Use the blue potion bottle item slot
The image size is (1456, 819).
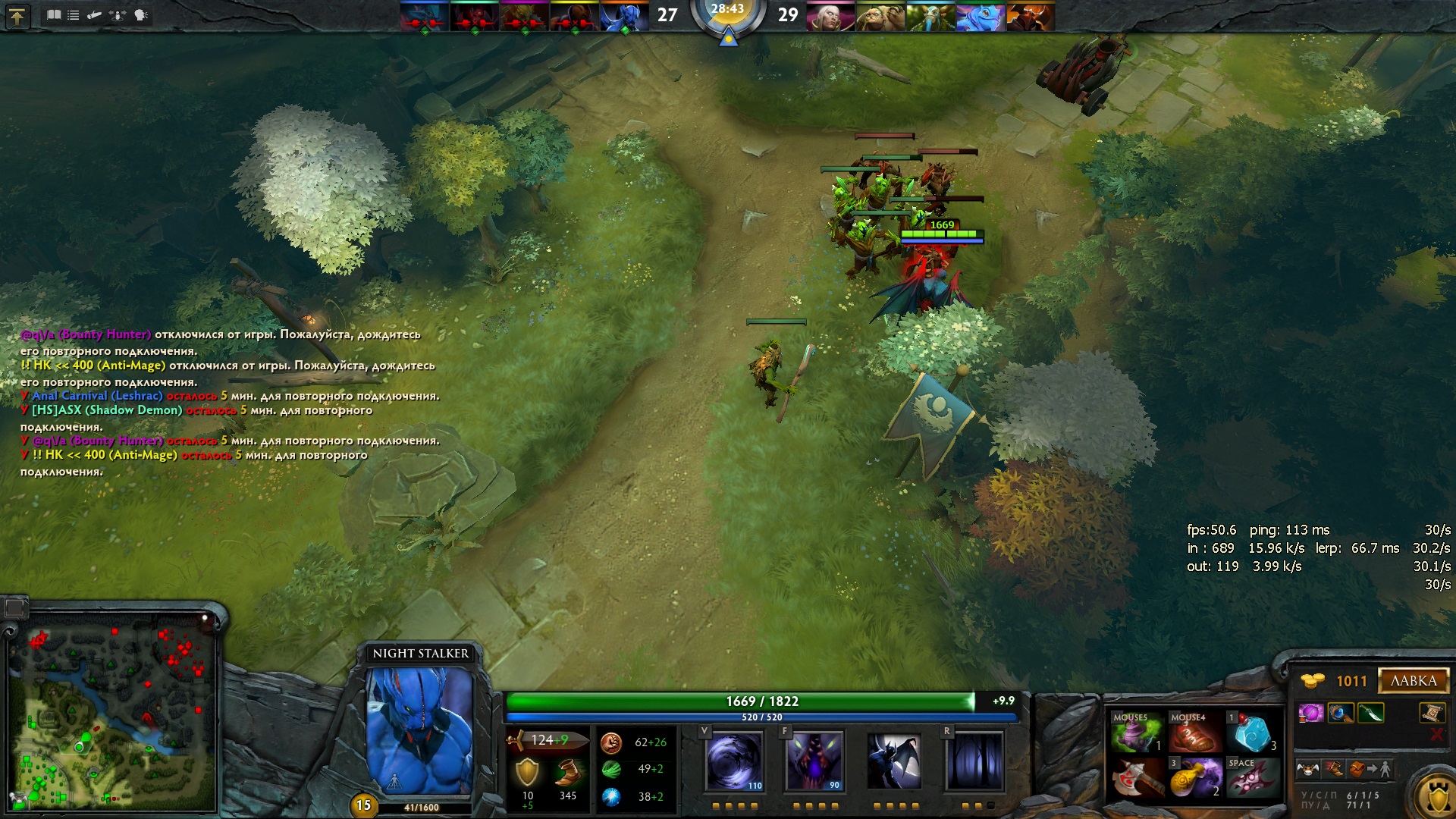[1252, 734]
